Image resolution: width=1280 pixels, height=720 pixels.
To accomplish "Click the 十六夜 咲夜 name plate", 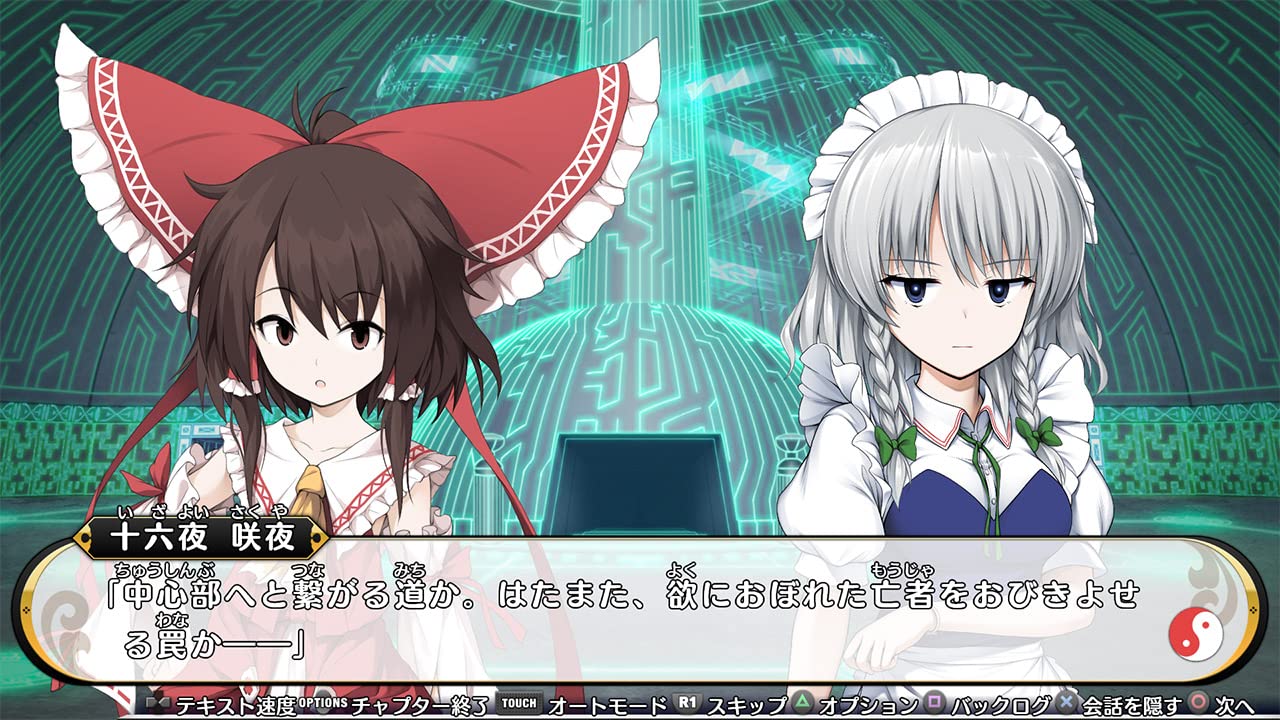I will click(200, 537).
